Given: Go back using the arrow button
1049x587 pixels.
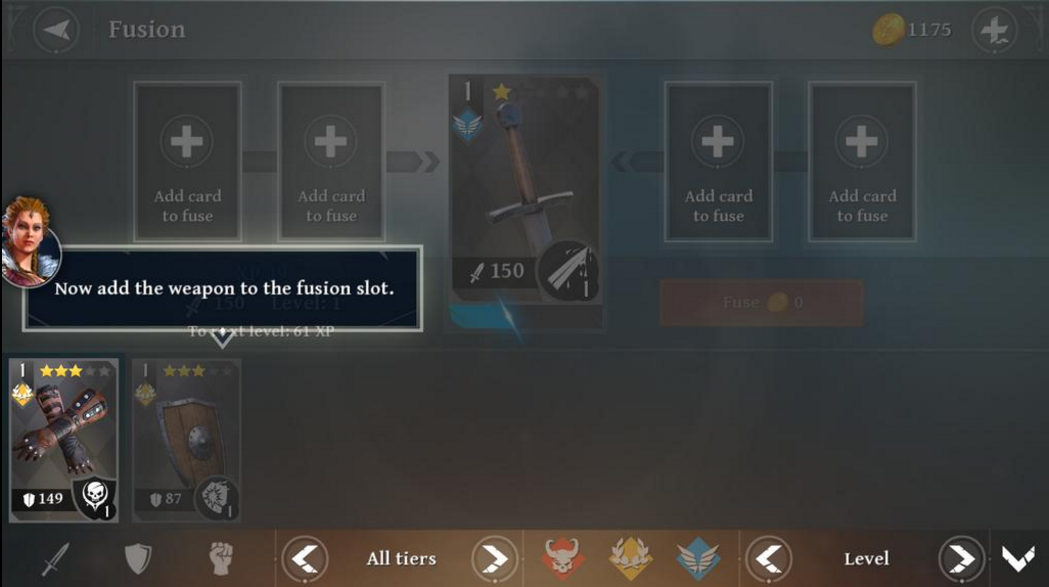Looking at the screenshot, I should coord(56,30).
